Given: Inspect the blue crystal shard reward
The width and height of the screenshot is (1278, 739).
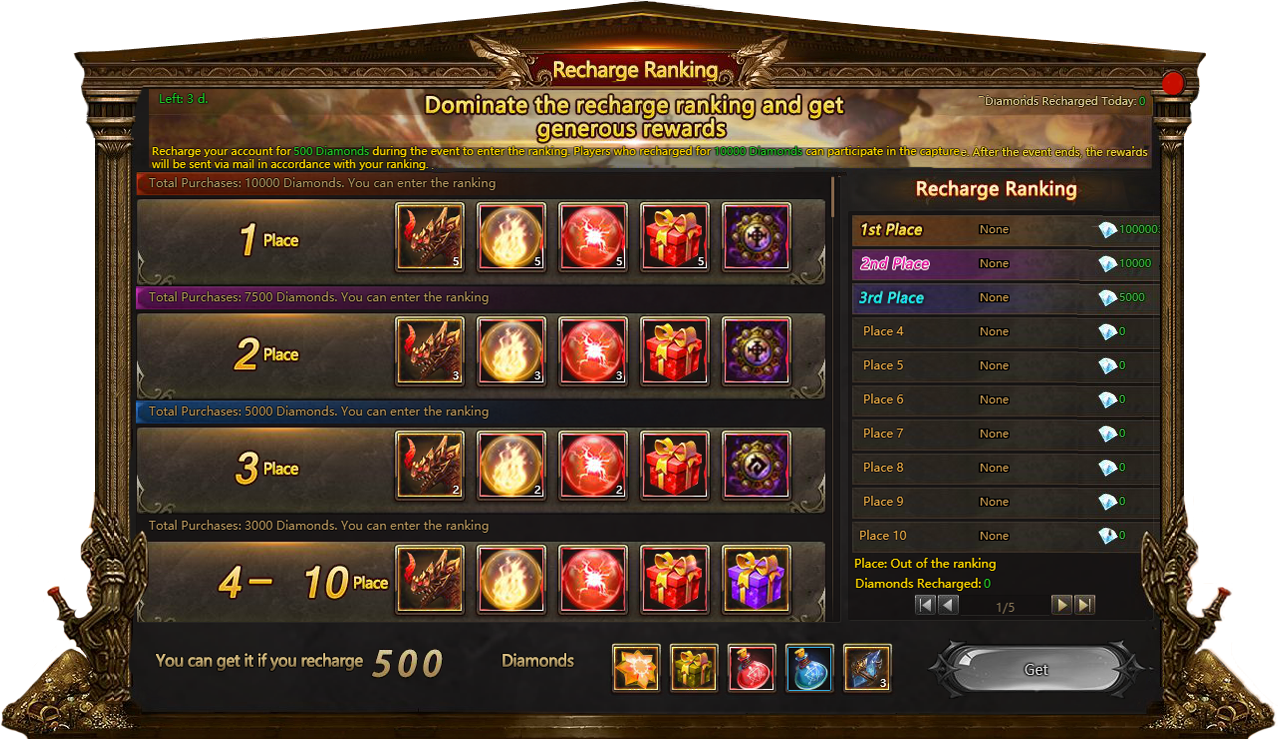Looking at the screenshot, I should (867, 668).
